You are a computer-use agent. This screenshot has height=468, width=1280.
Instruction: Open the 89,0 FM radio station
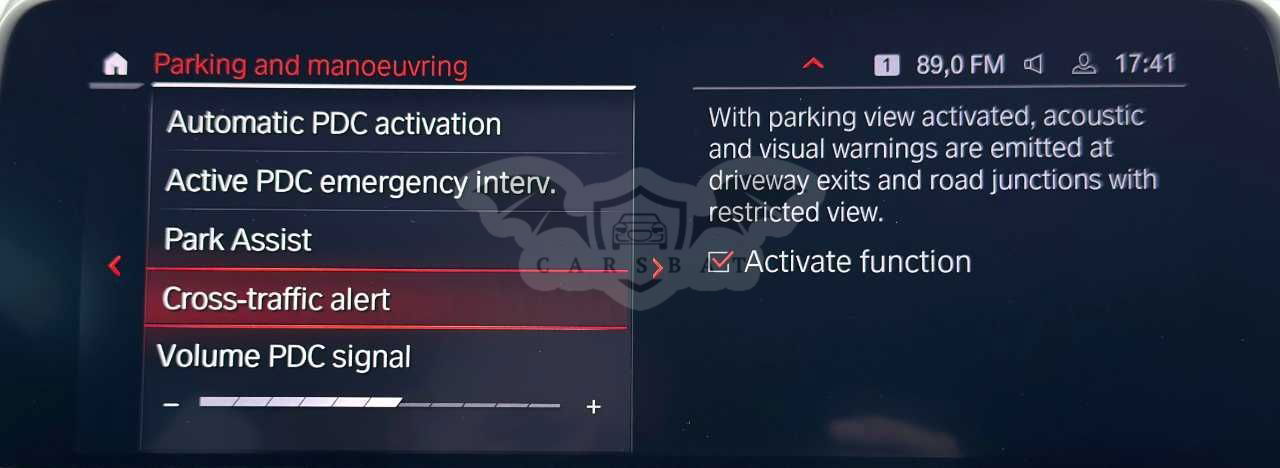(959, 65)
